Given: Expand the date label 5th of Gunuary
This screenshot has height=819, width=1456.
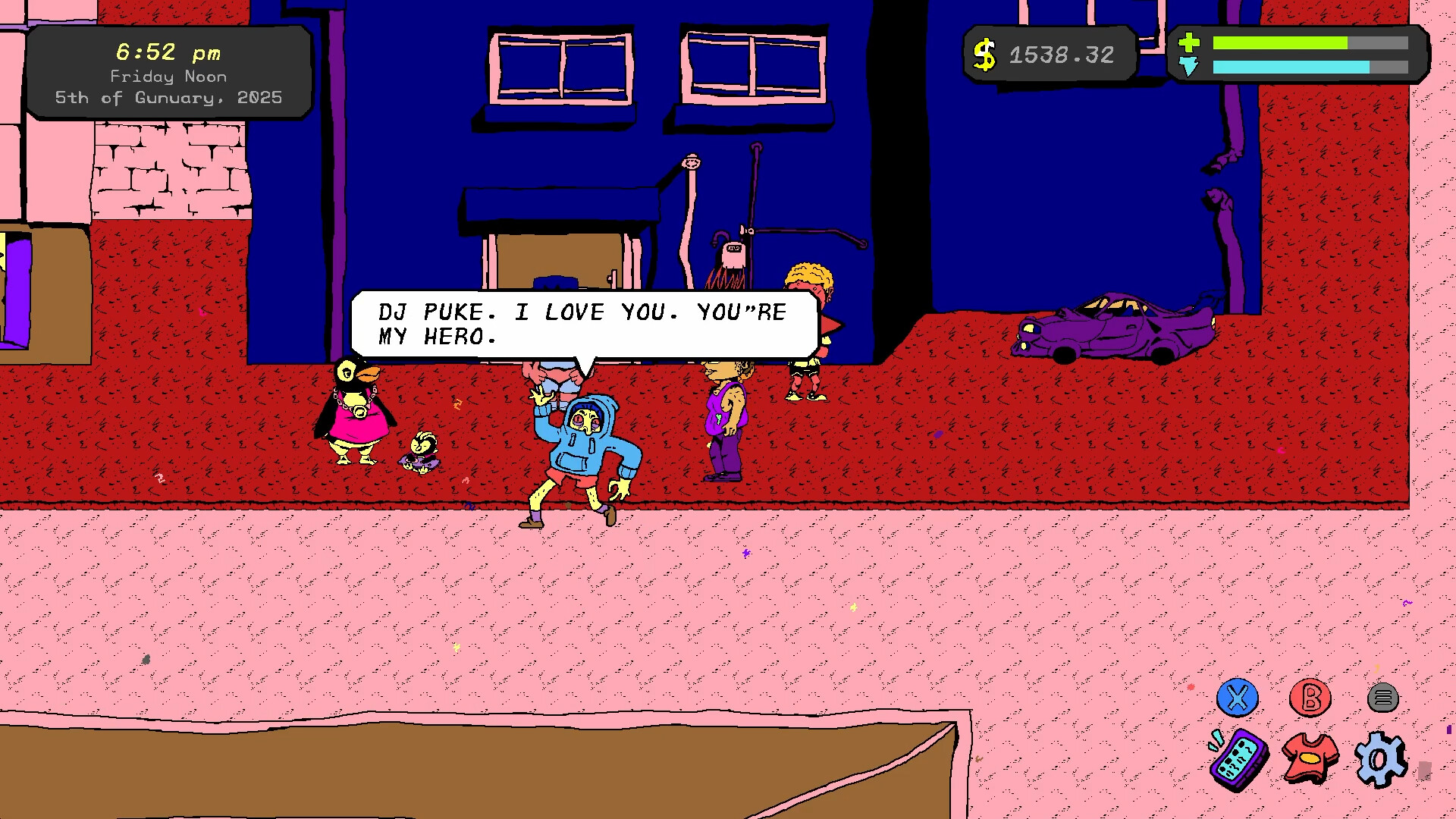Looking at the screenshot, I should 168,97.
